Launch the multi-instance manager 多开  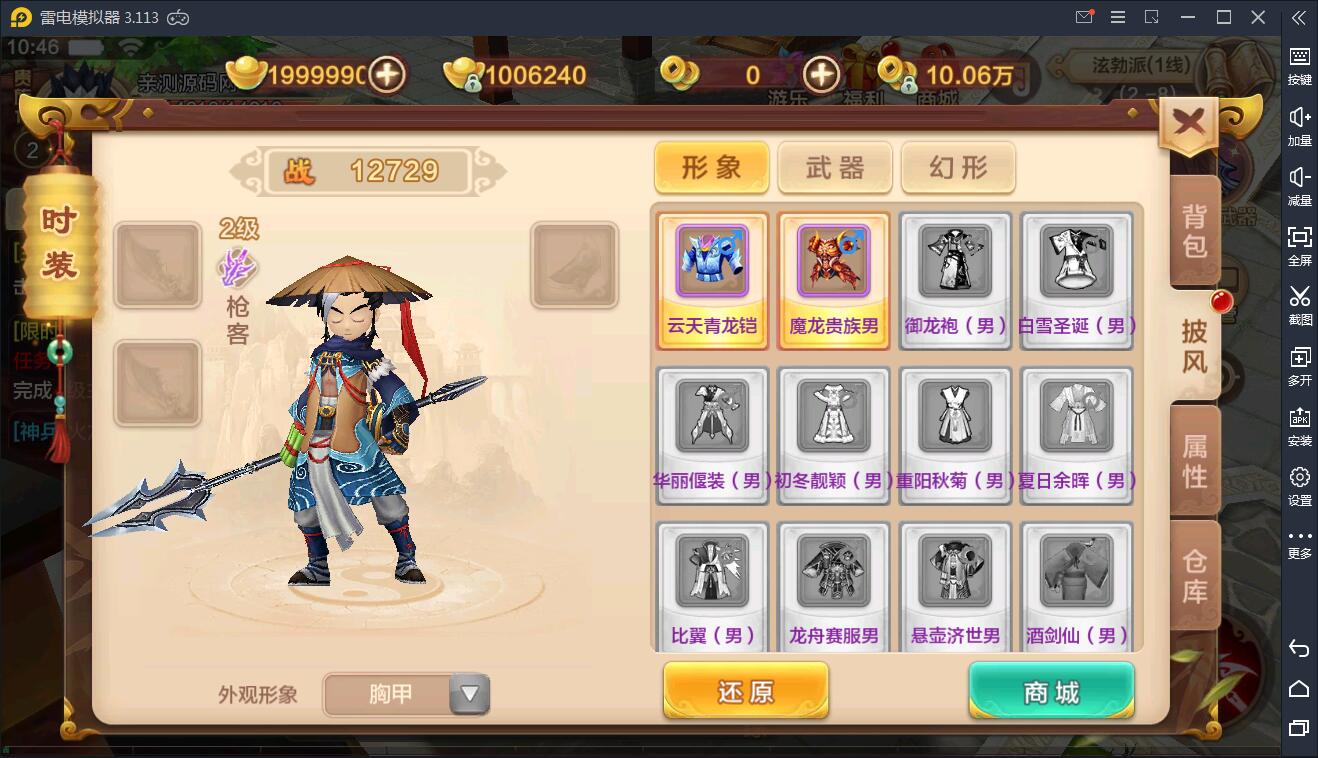pyautogui.click(x=1299, y=366)
